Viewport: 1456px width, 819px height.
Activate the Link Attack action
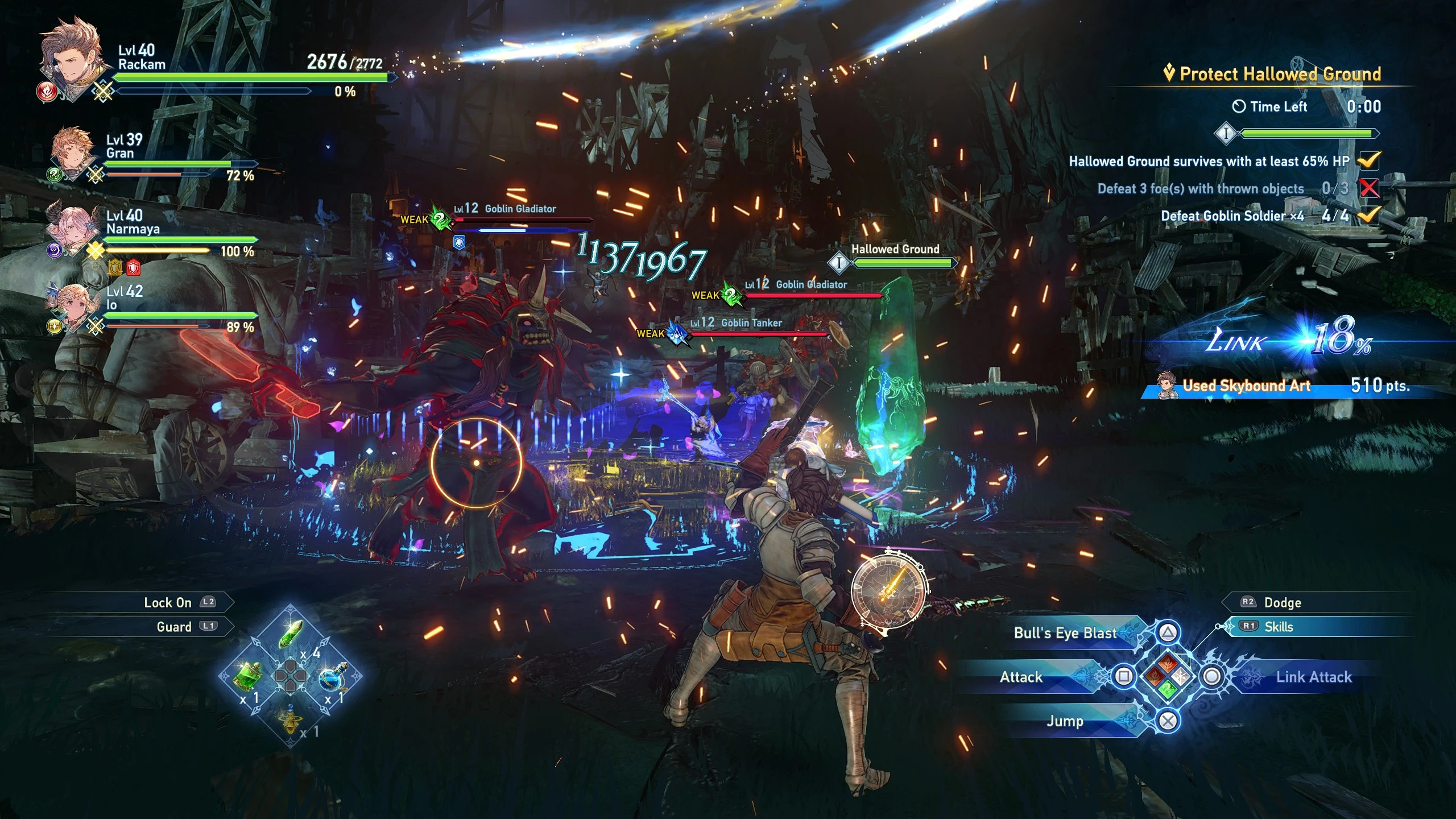click(1313, 677)
